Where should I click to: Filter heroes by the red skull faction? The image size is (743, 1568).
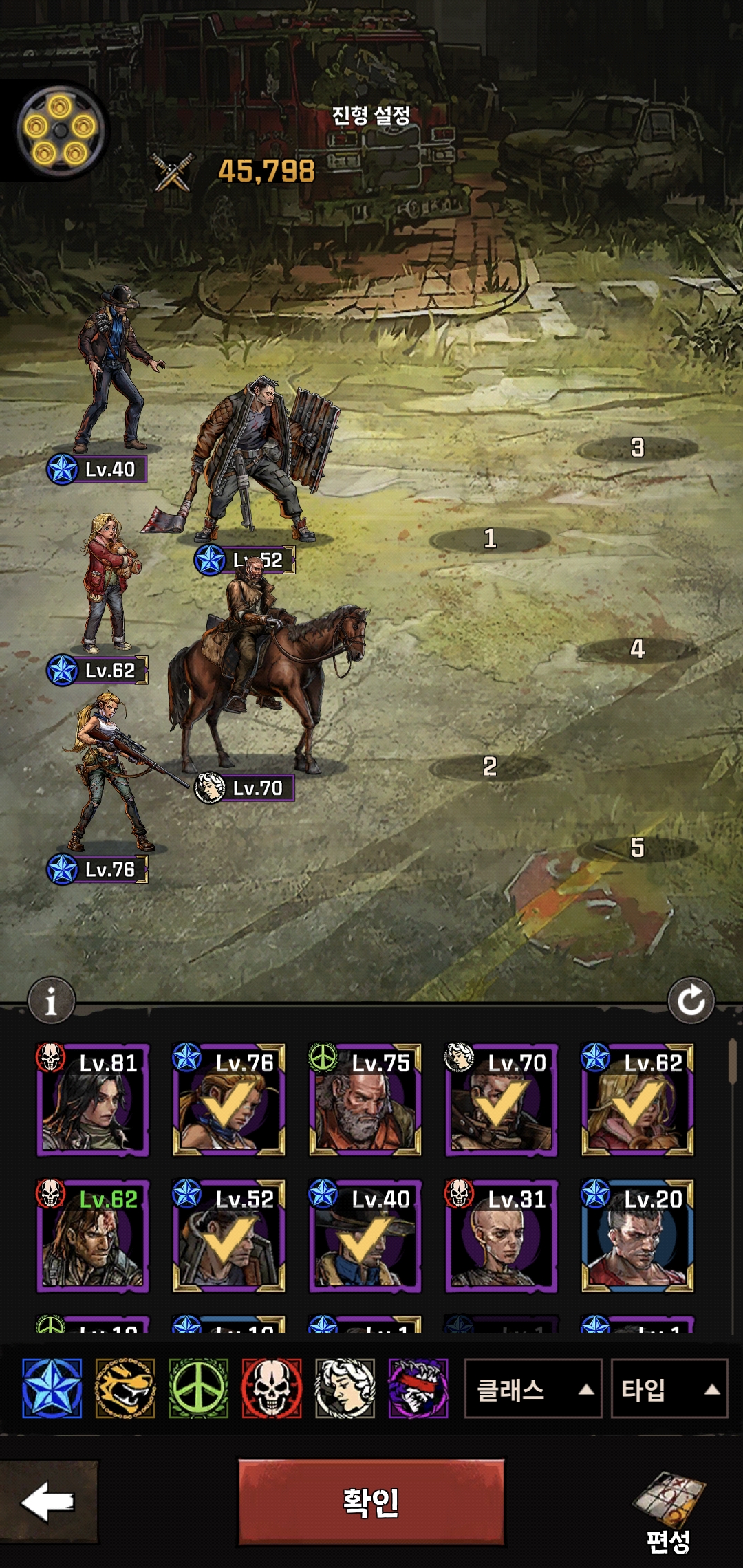(x=272, y=1389)
